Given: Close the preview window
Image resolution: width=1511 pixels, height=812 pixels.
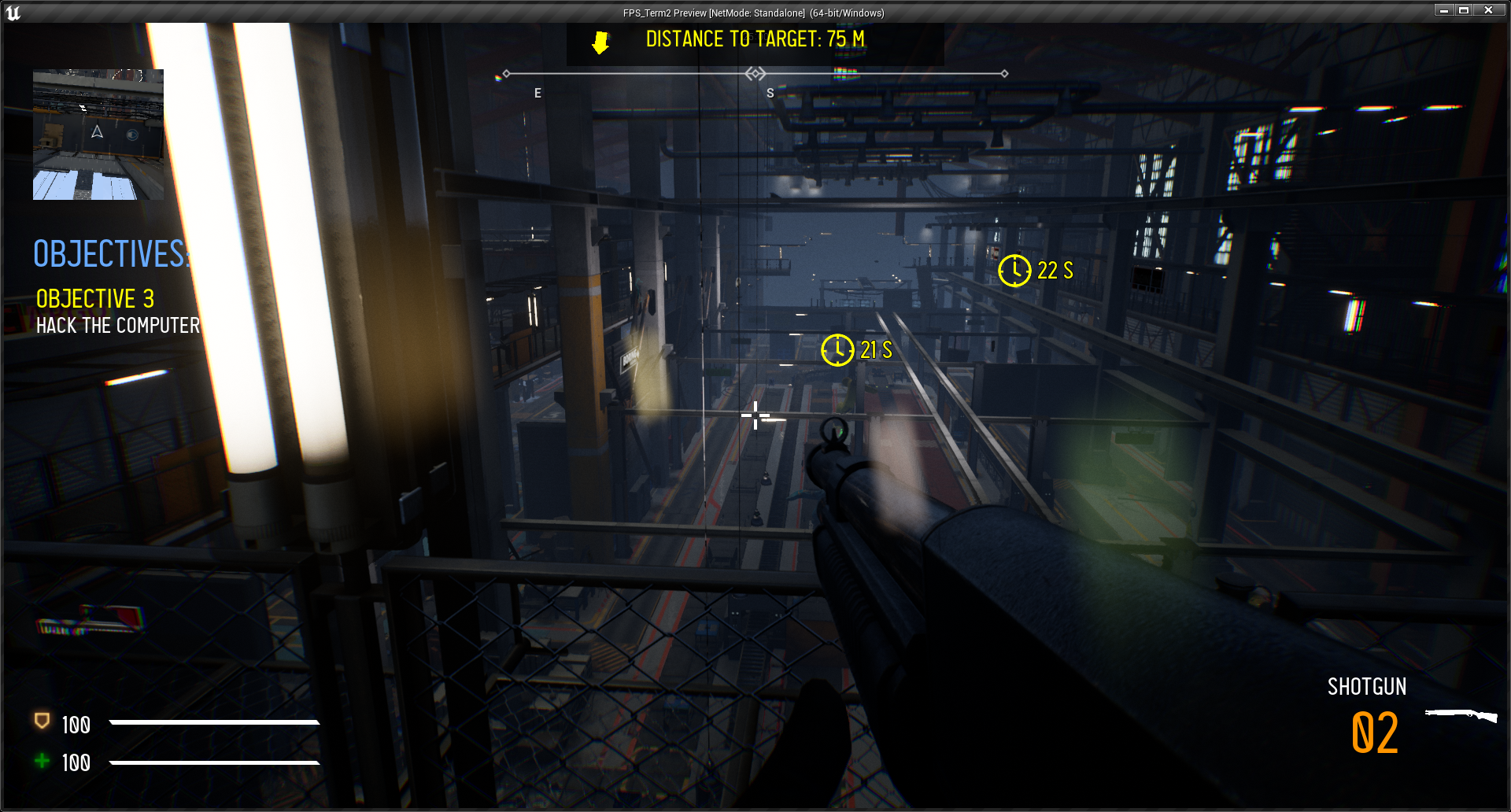Looking at the screenshot, I should 1488,10.
